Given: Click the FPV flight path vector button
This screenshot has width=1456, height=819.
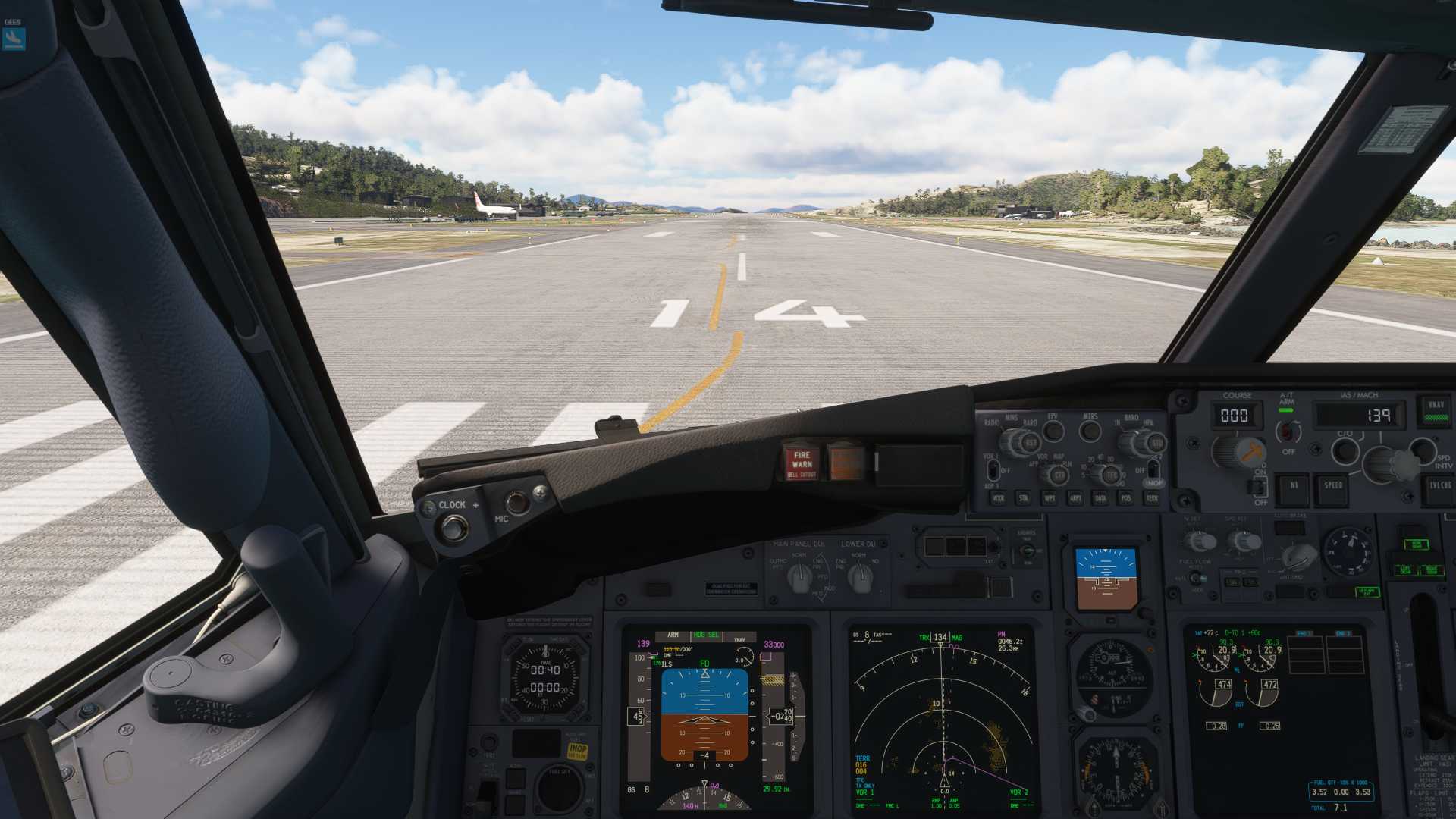Looking at the screenshot, I should pyautogui.click(x=1053, y=431).
